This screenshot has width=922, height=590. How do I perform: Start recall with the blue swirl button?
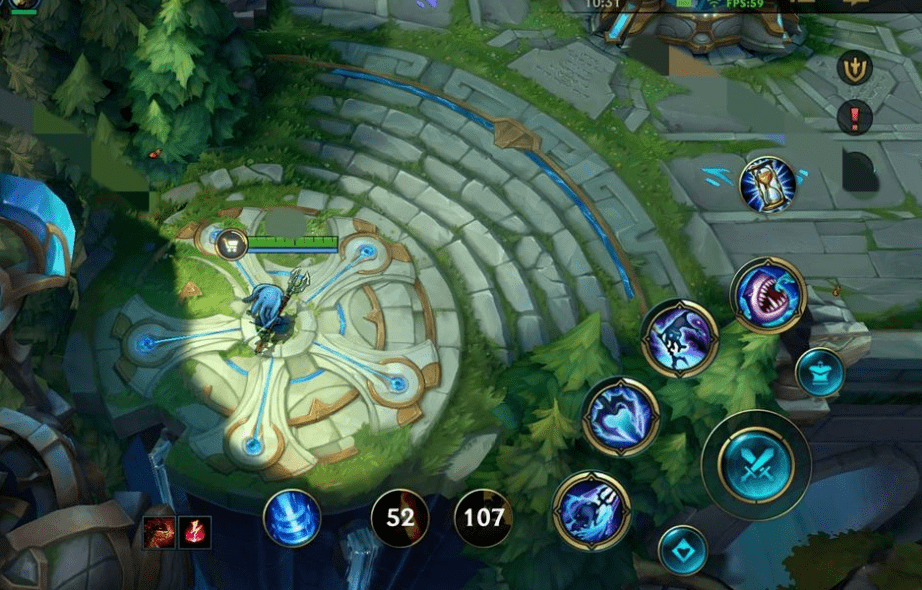click(292, 518)
